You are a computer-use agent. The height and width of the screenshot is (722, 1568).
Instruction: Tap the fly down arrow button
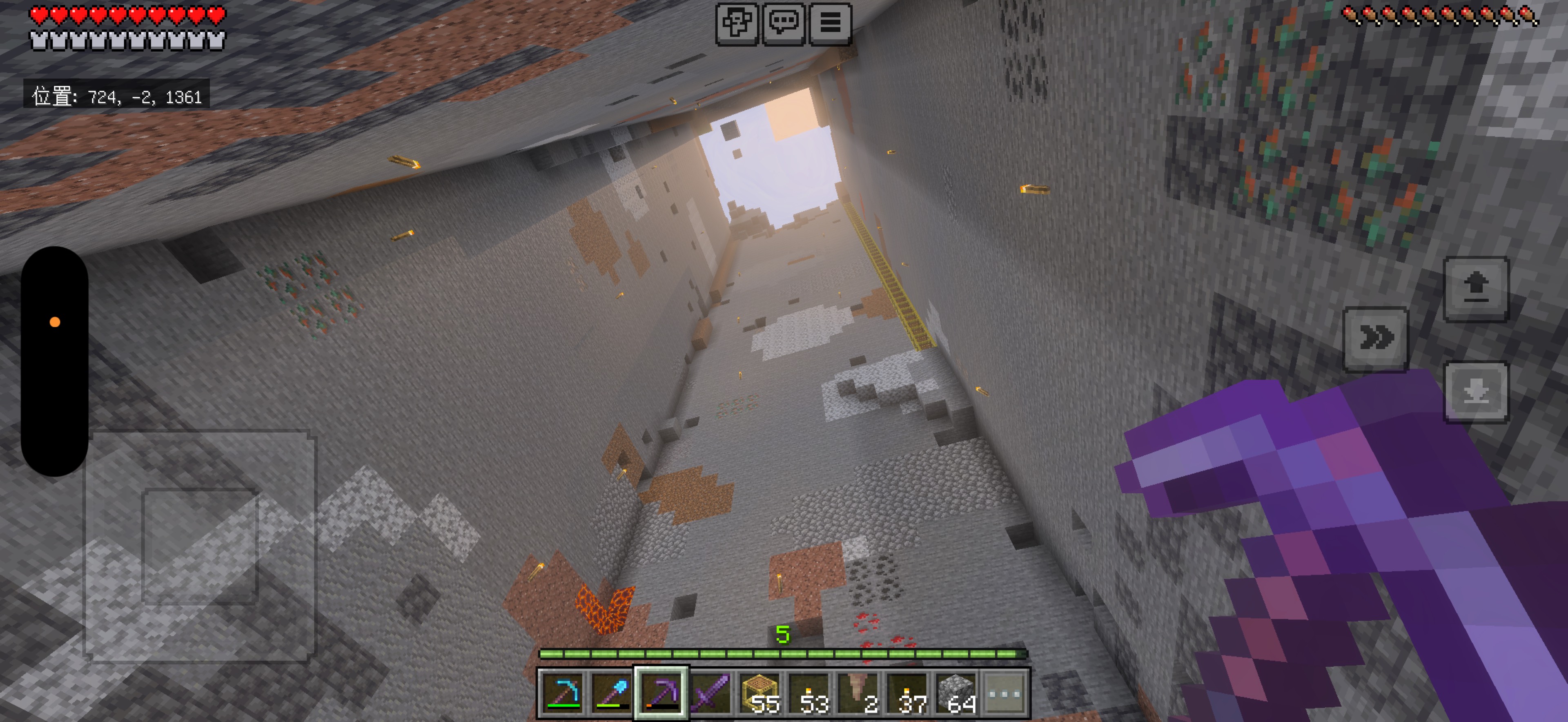point(1476,392)
